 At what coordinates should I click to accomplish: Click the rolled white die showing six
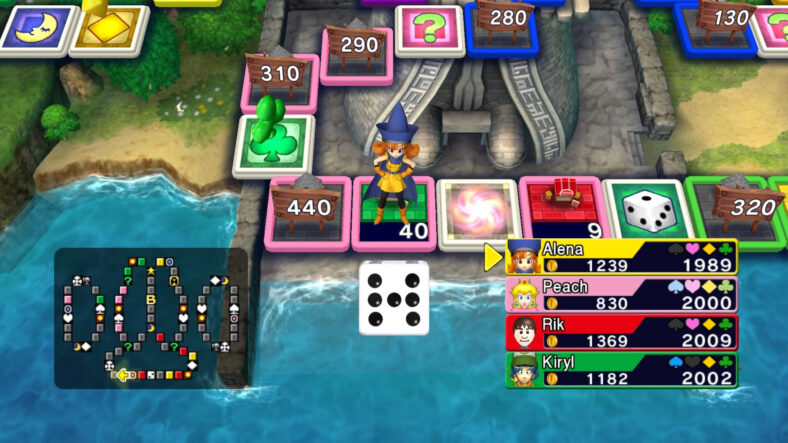tap(394, 298)
